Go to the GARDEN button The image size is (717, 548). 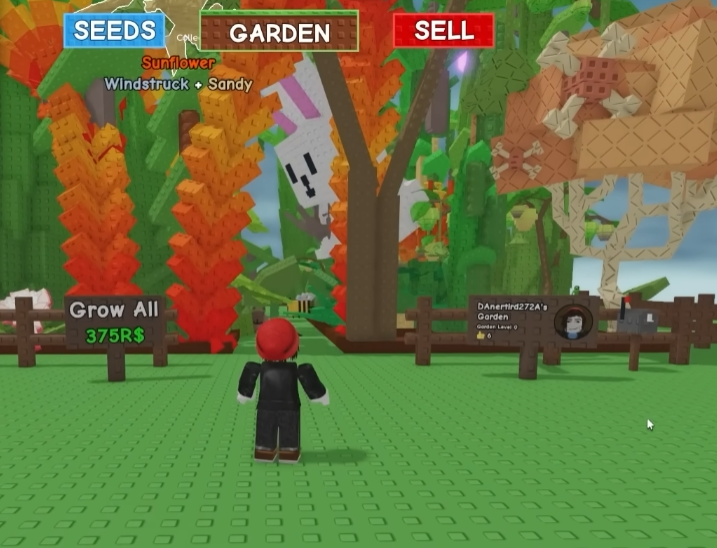click(x=279, y=32)
